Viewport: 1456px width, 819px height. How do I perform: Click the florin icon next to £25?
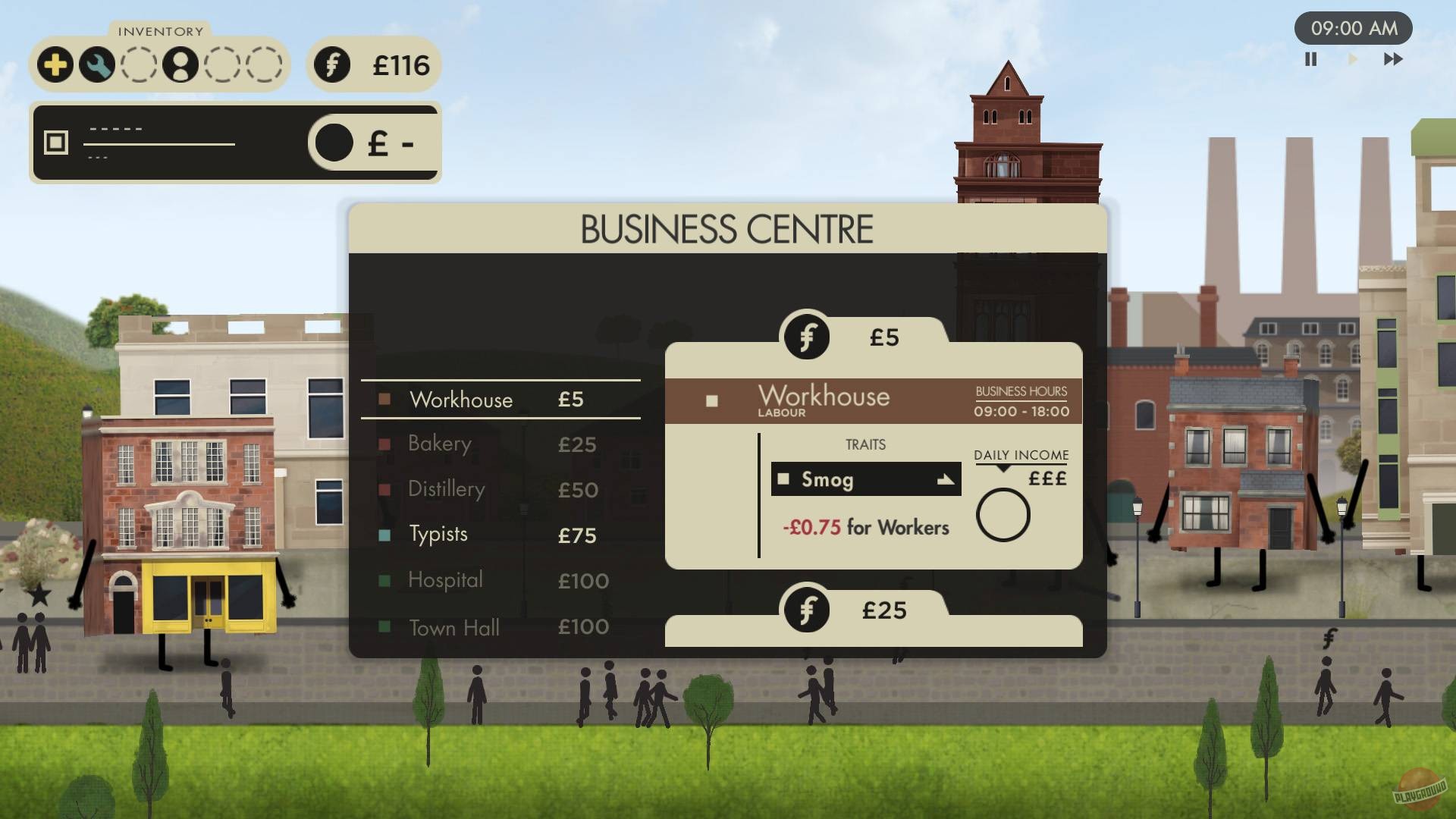point(806,607)
